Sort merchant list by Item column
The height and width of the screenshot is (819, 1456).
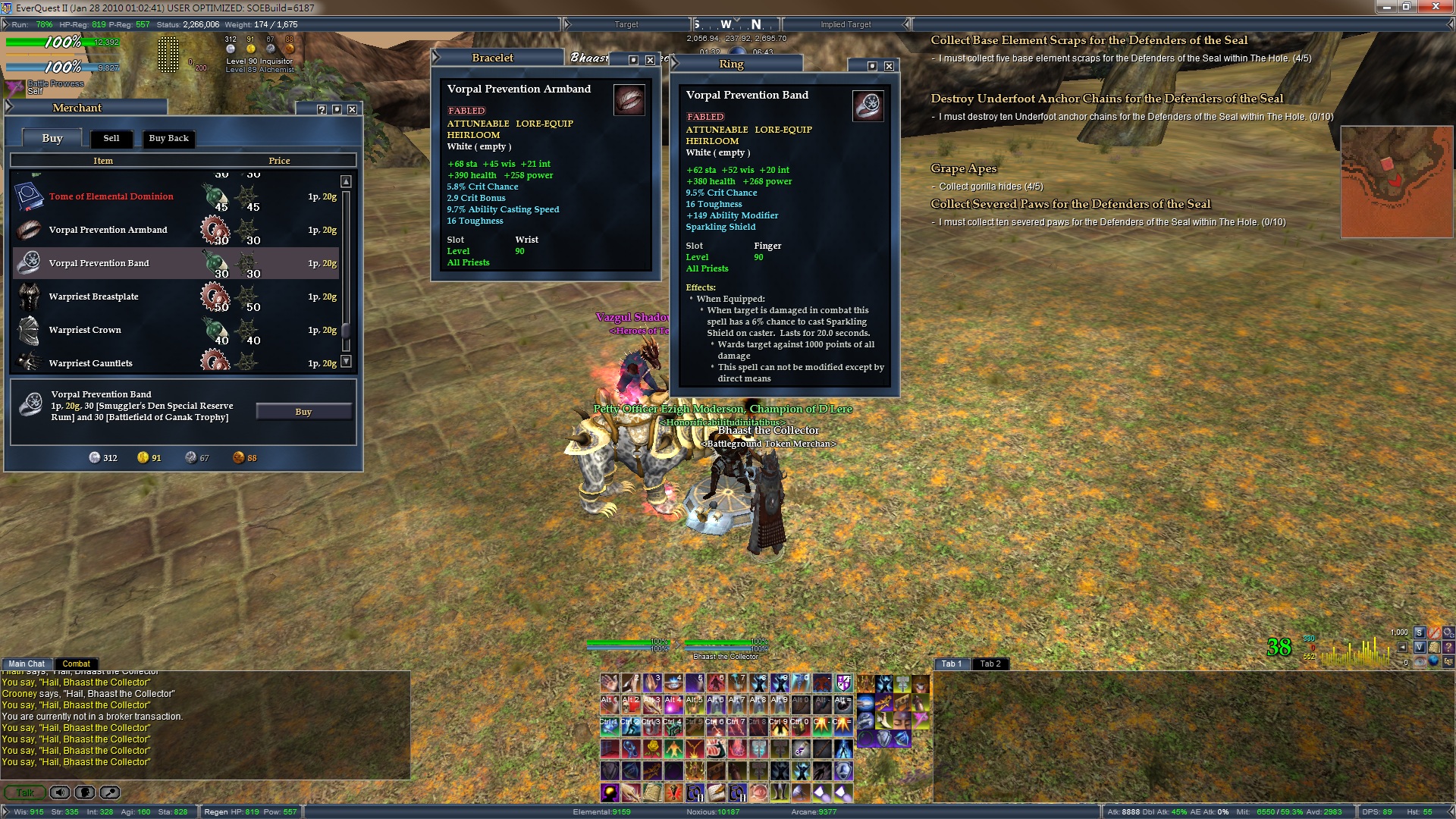pyautogui.click(x=103, y=161)
